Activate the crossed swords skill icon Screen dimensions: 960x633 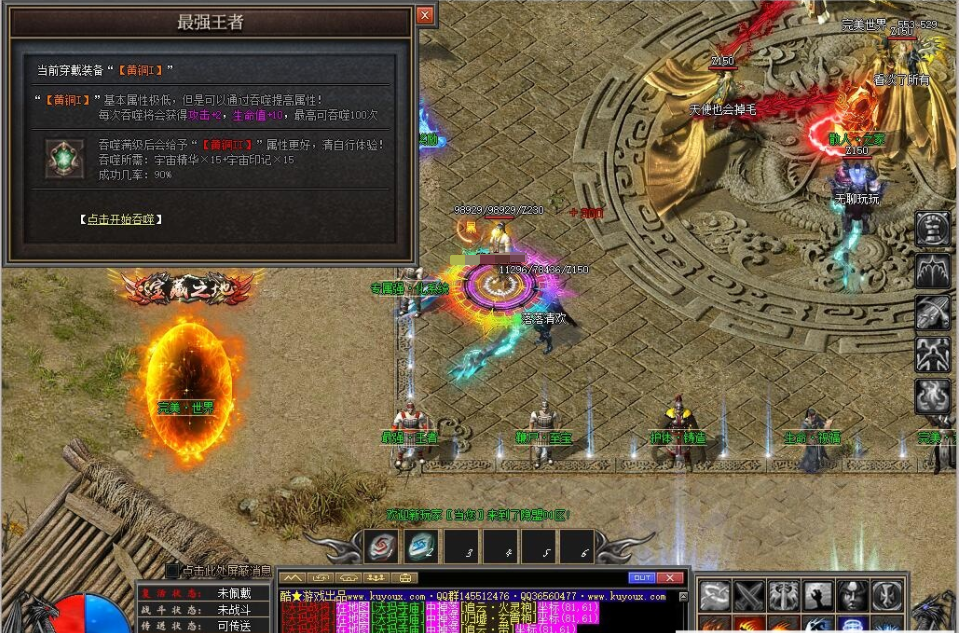(x=749, y=596)
